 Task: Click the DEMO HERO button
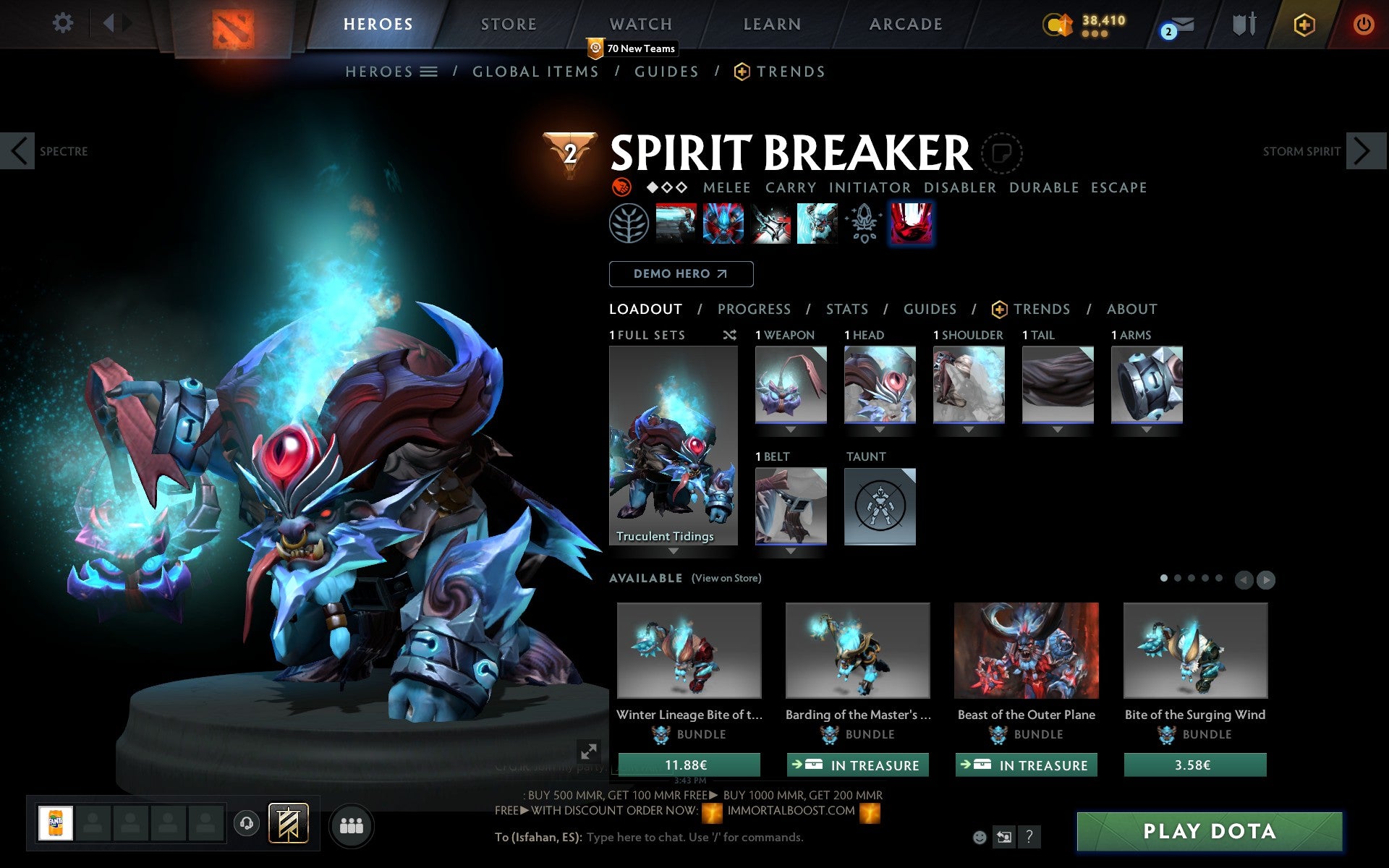(x=681, y=273)
